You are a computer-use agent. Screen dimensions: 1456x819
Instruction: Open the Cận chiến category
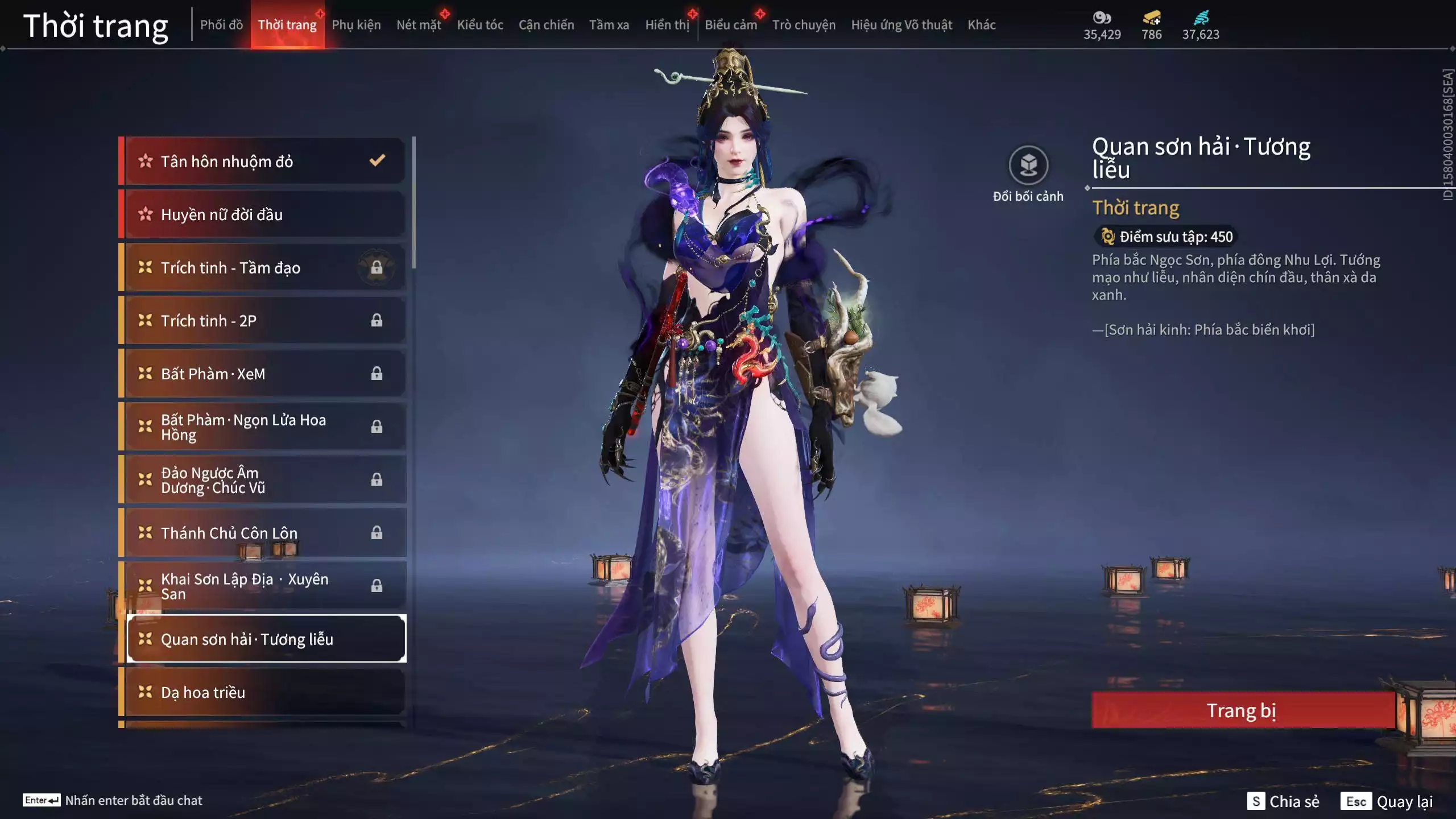pyautogui.click(x=546, y=25)
